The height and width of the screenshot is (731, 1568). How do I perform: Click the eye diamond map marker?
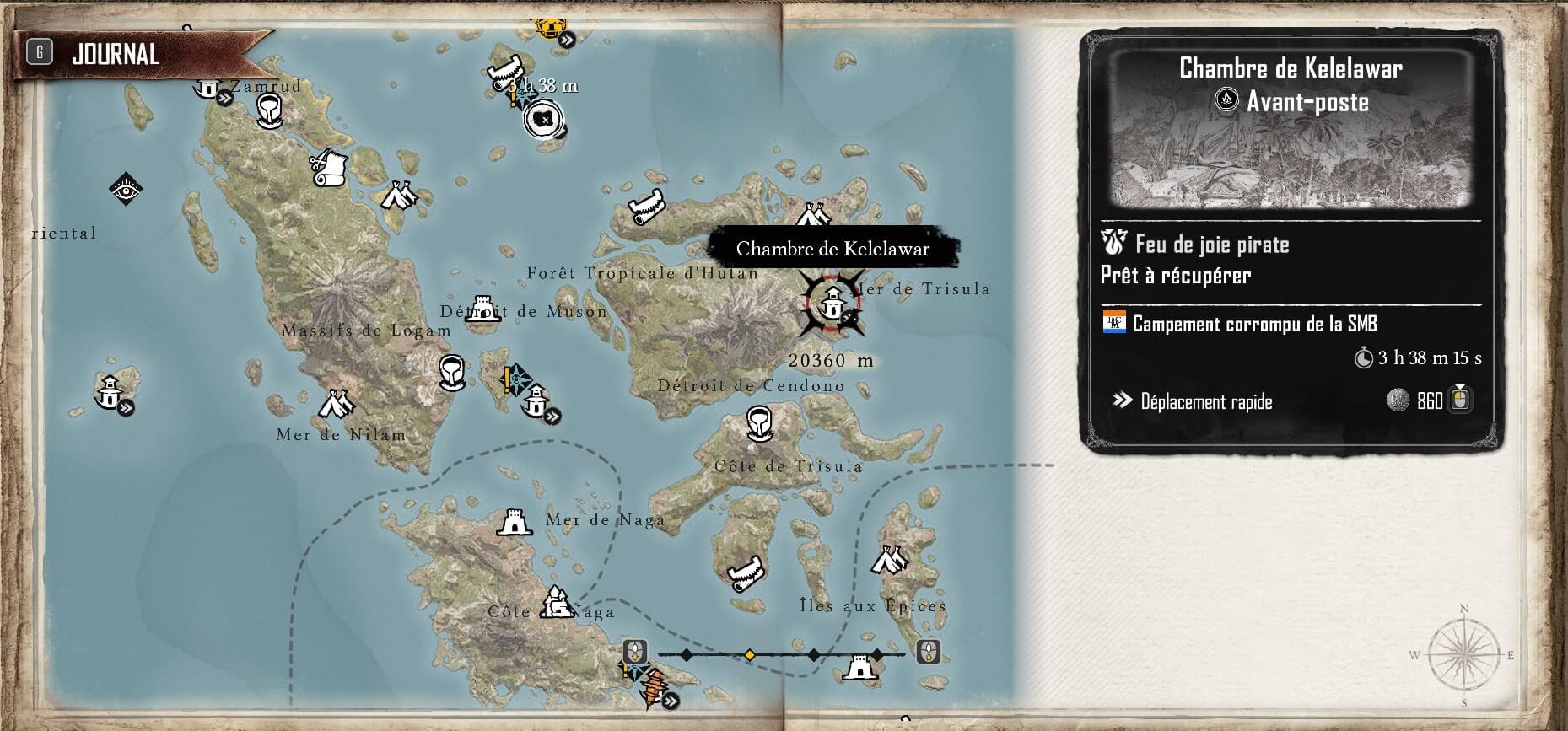pyautogui.click(x=127, y=189)
